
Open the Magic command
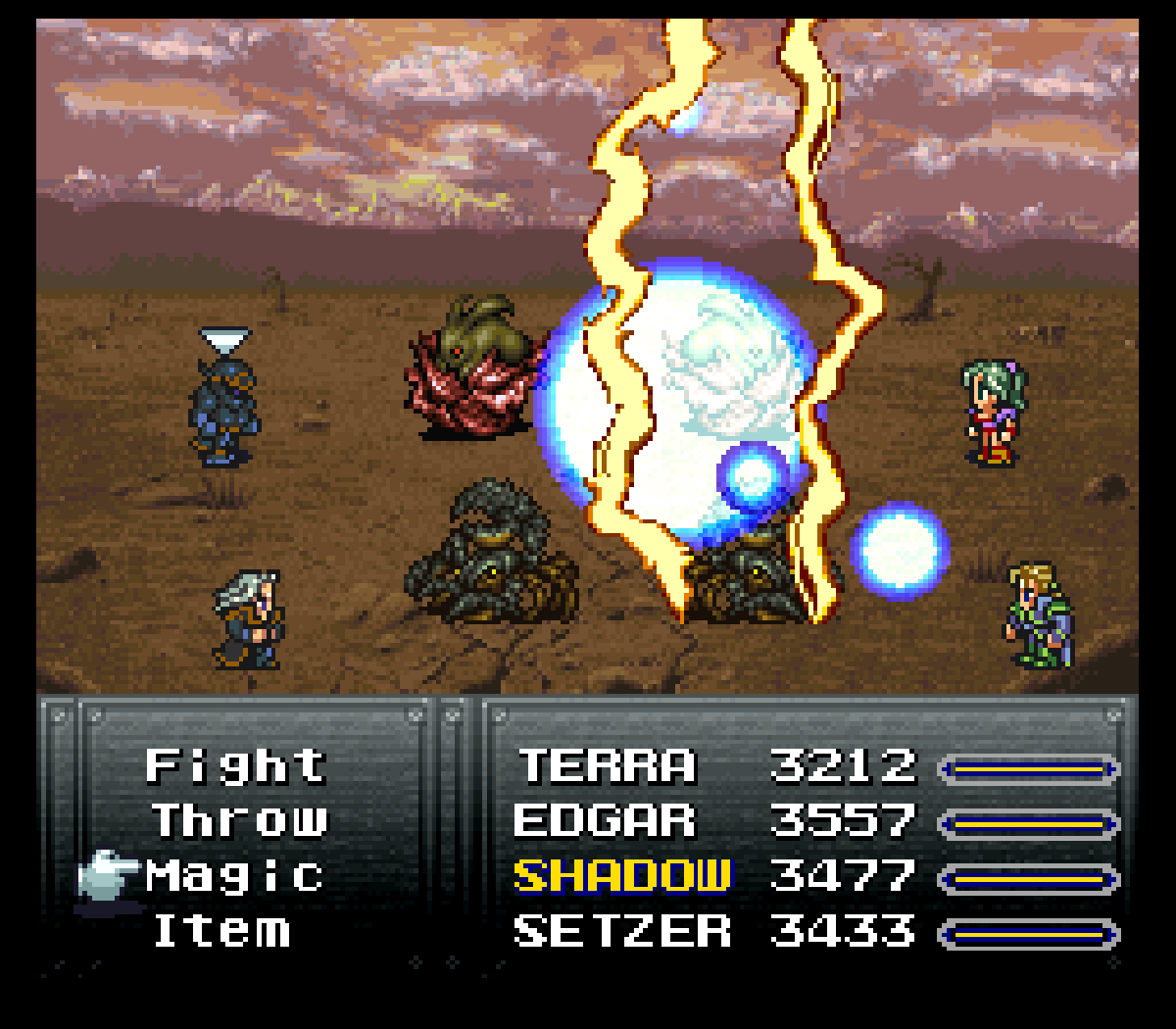click(235, 876)
